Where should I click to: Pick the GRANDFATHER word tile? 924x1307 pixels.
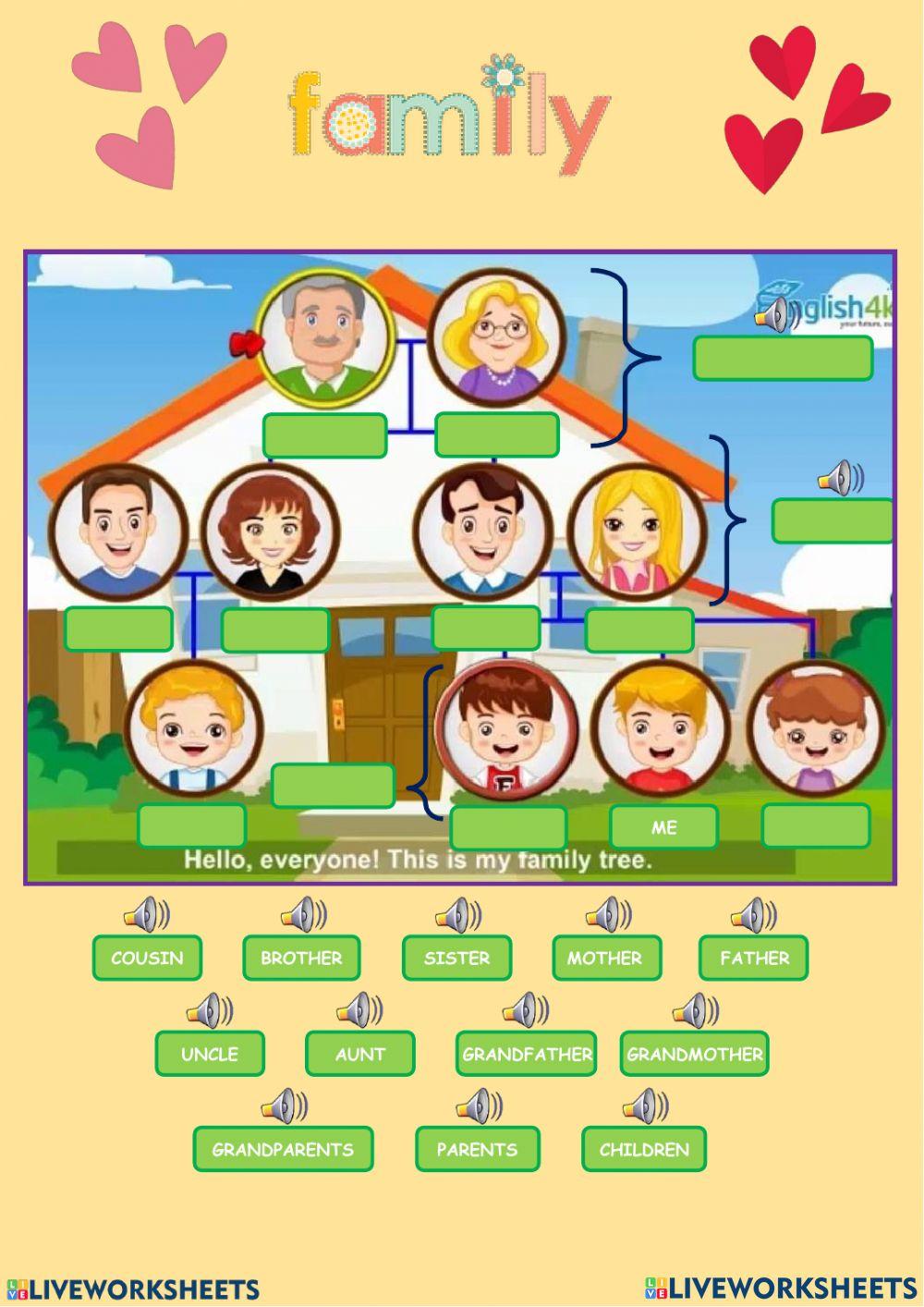(526, 1054)
